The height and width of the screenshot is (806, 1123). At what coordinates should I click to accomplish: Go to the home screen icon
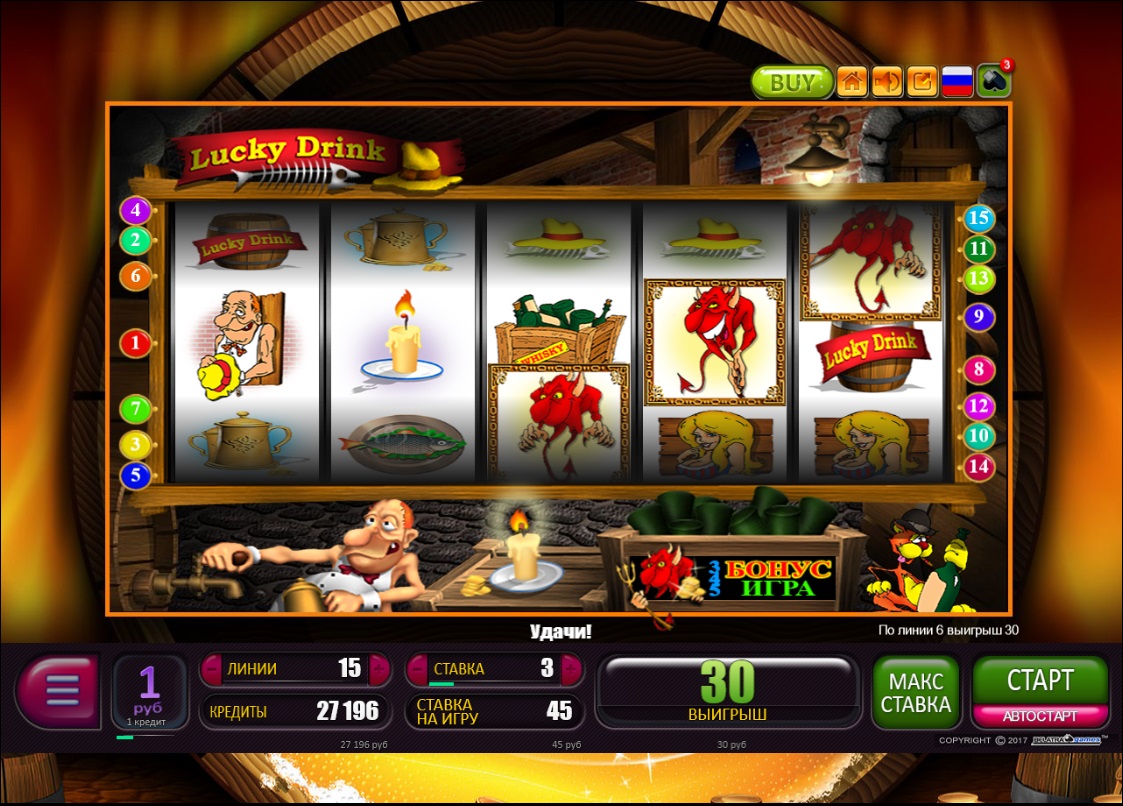point(851,82)
